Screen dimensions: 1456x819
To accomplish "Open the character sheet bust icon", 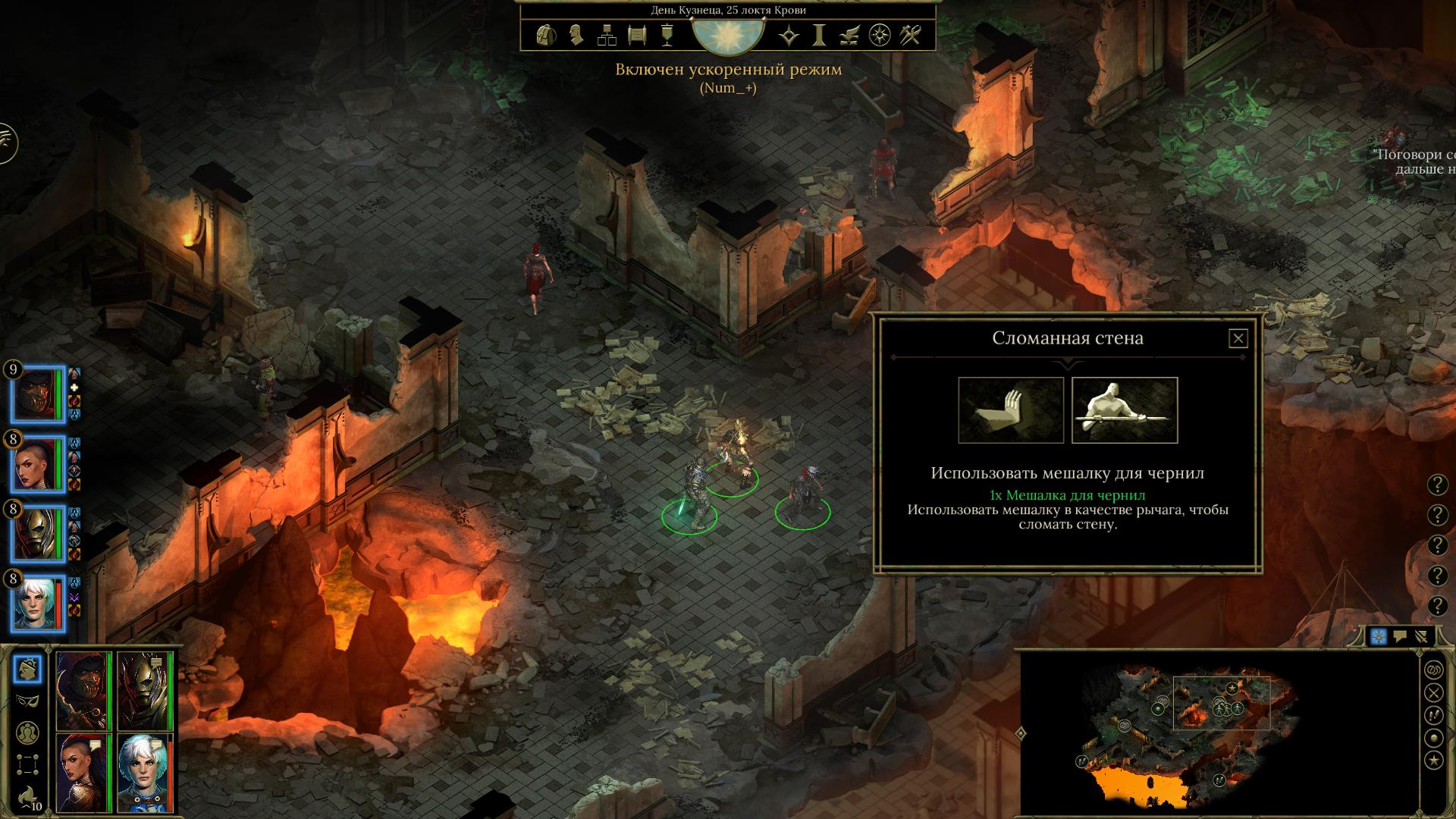I will point(576,35).
